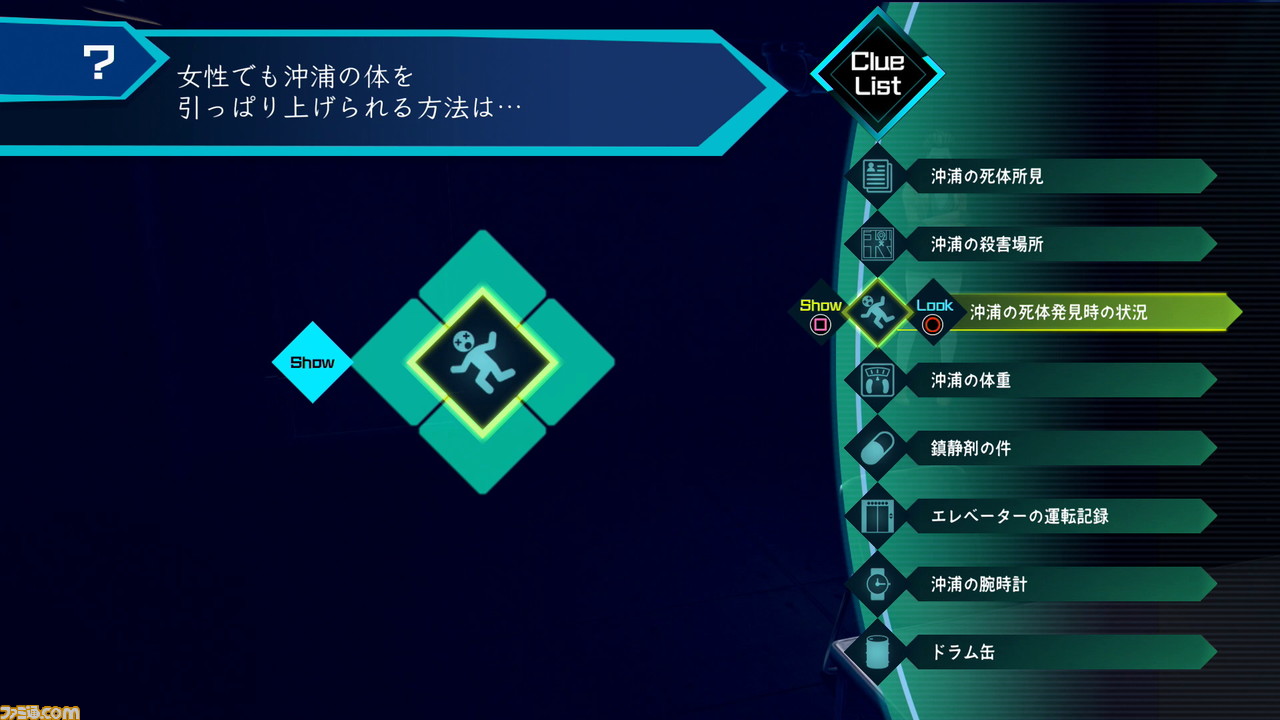Click the pill icon next to 鎮静剤の件
Screen dimensions: 1280x720
(878, 448)
